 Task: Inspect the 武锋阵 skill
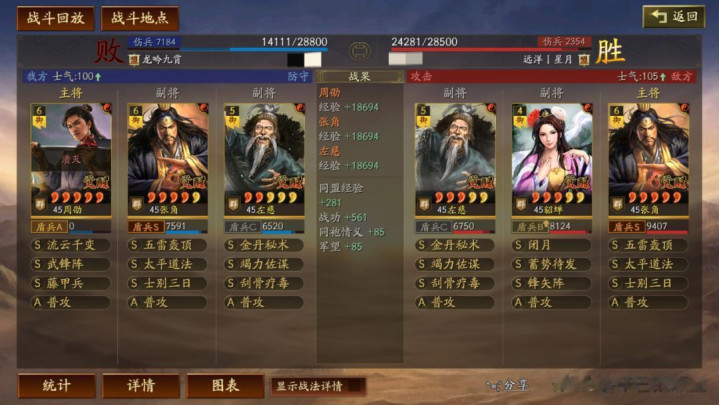click(72, 263)
